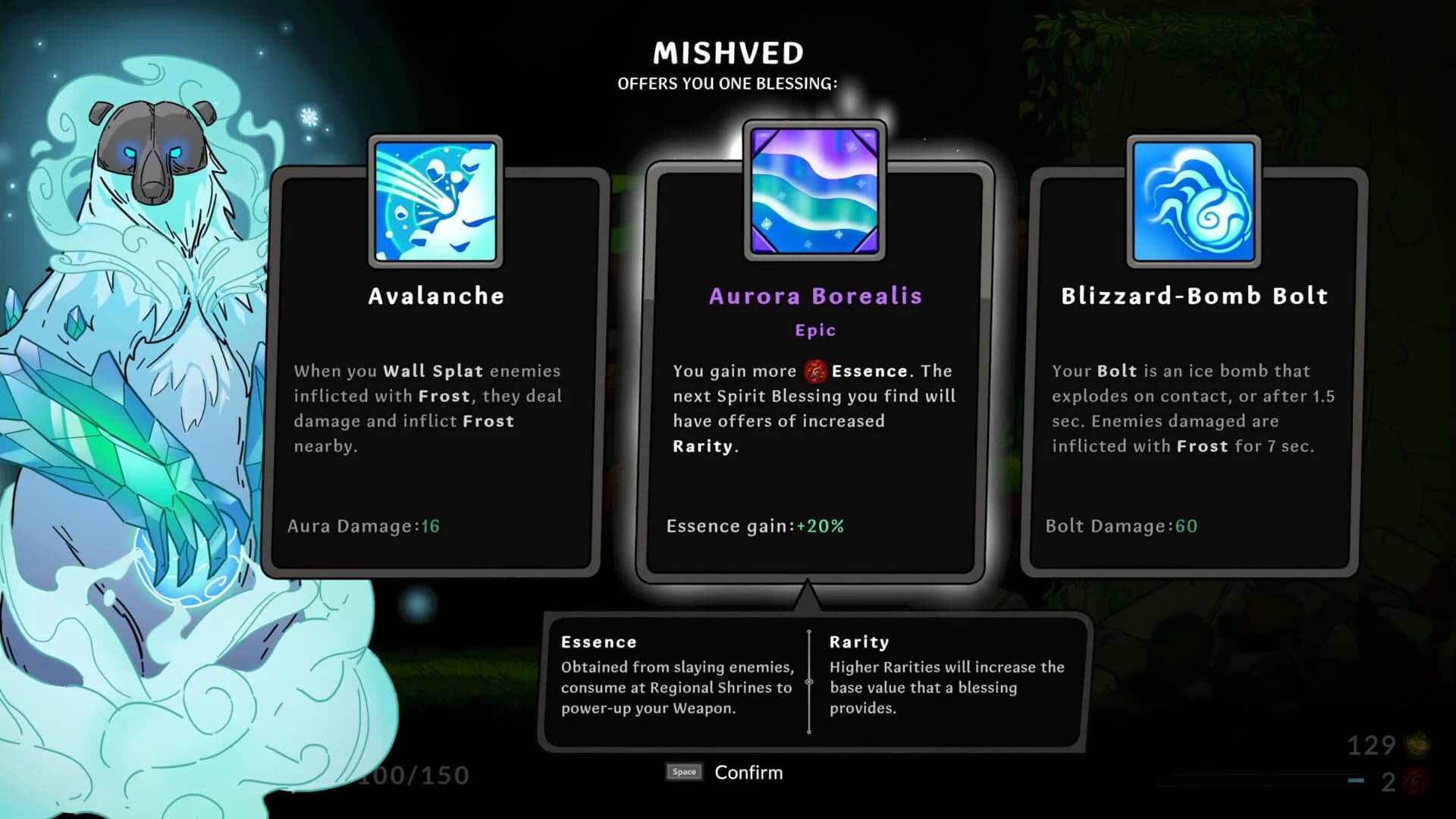The image size is (1456, 819).
Task: Select the Avalanche snowball blessing icon
Action: [x=436, y=199]
